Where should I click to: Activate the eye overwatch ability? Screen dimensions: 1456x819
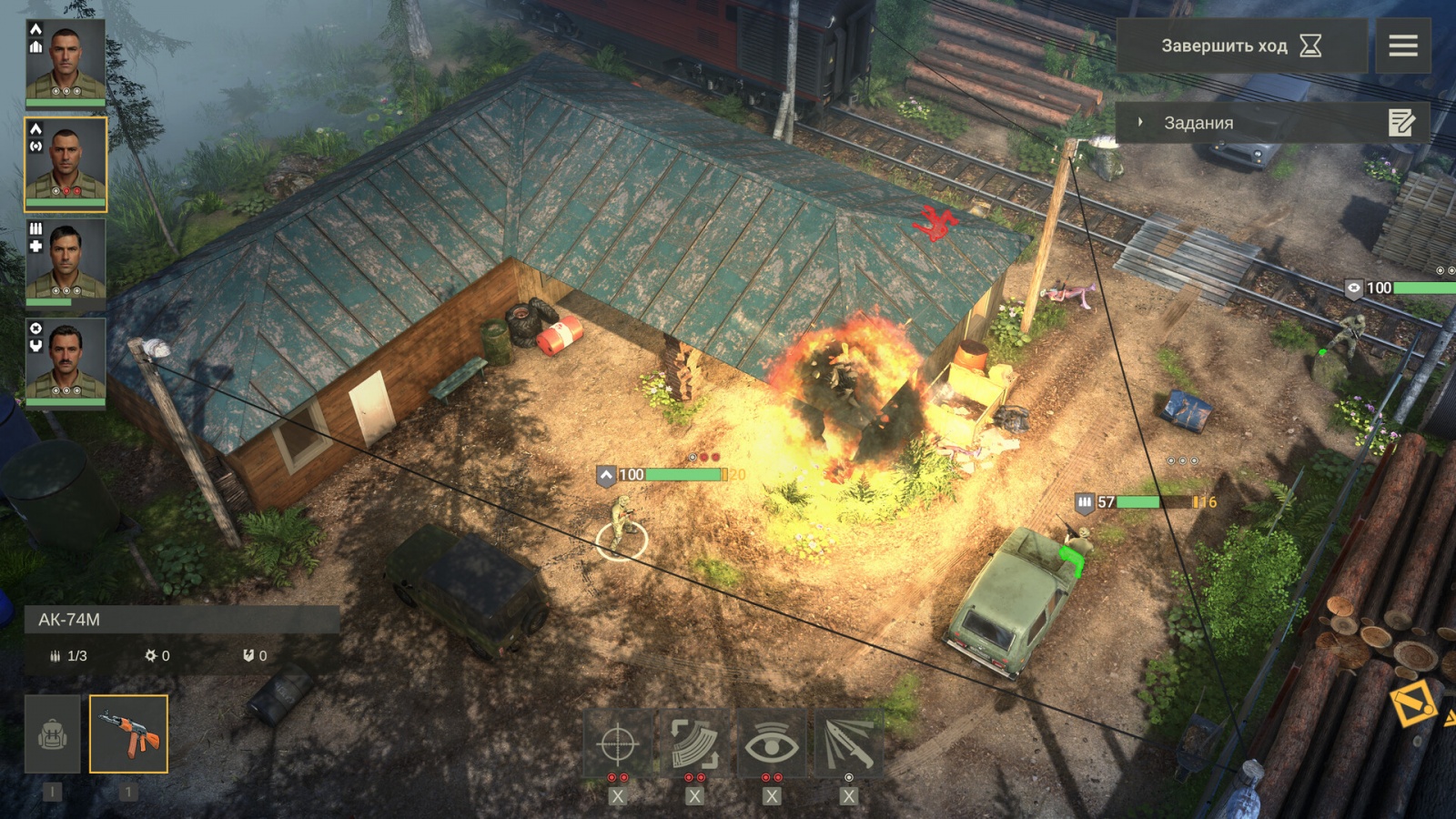(772, 744)
